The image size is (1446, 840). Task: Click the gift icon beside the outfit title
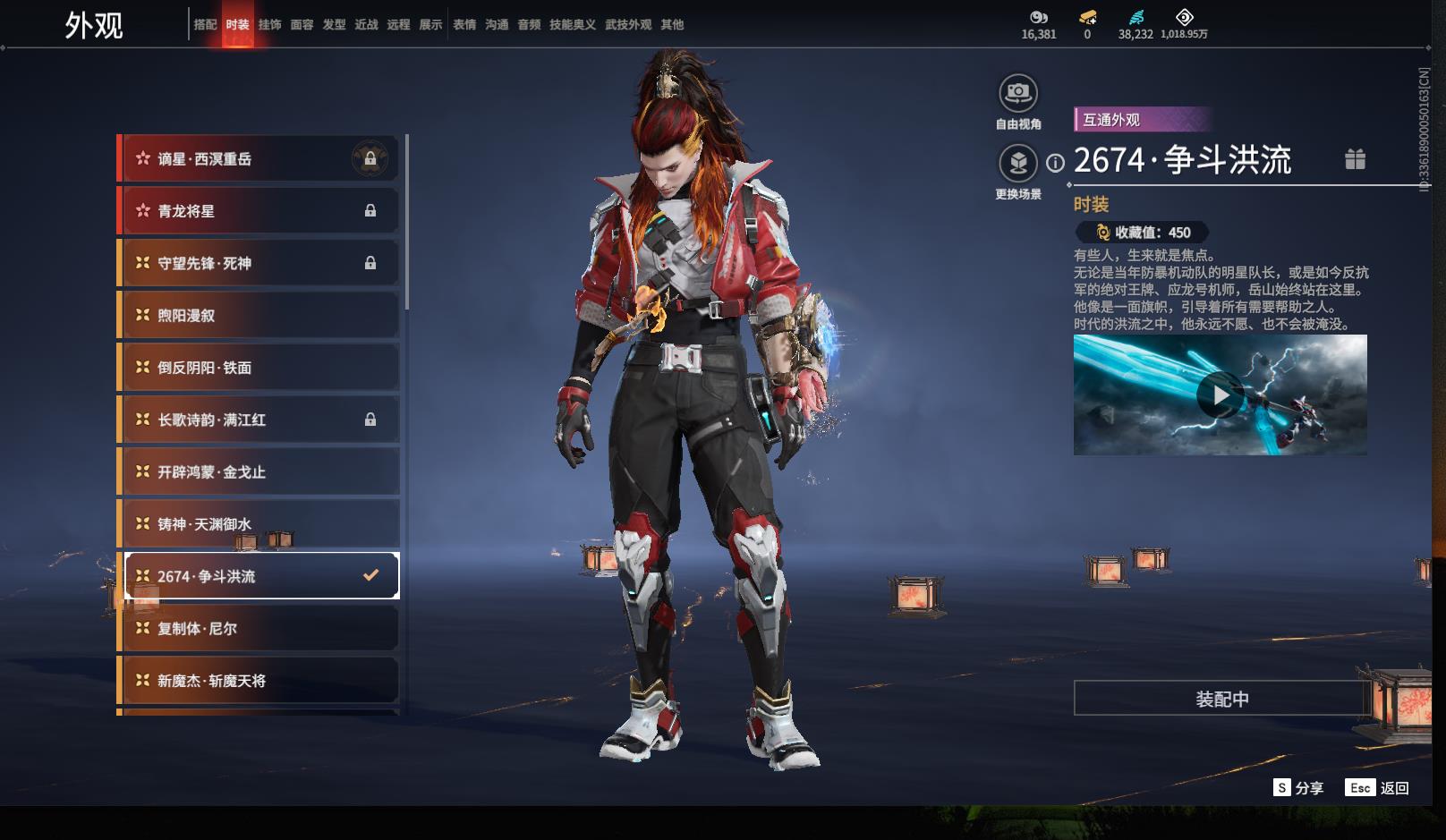click(1355, 159)
